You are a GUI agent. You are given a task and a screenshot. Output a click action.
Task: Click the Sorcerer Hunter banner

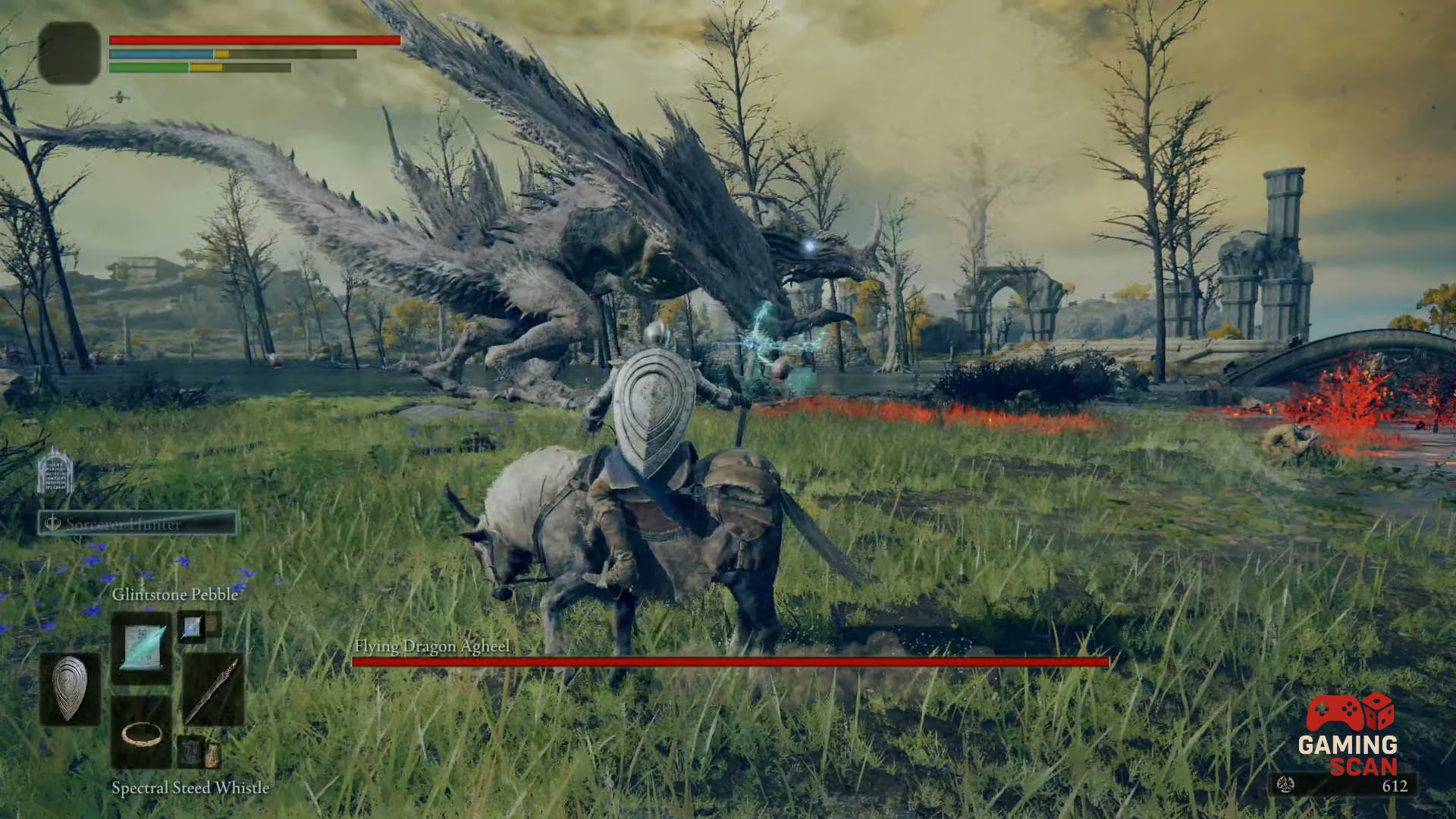(x=137, y=523)
